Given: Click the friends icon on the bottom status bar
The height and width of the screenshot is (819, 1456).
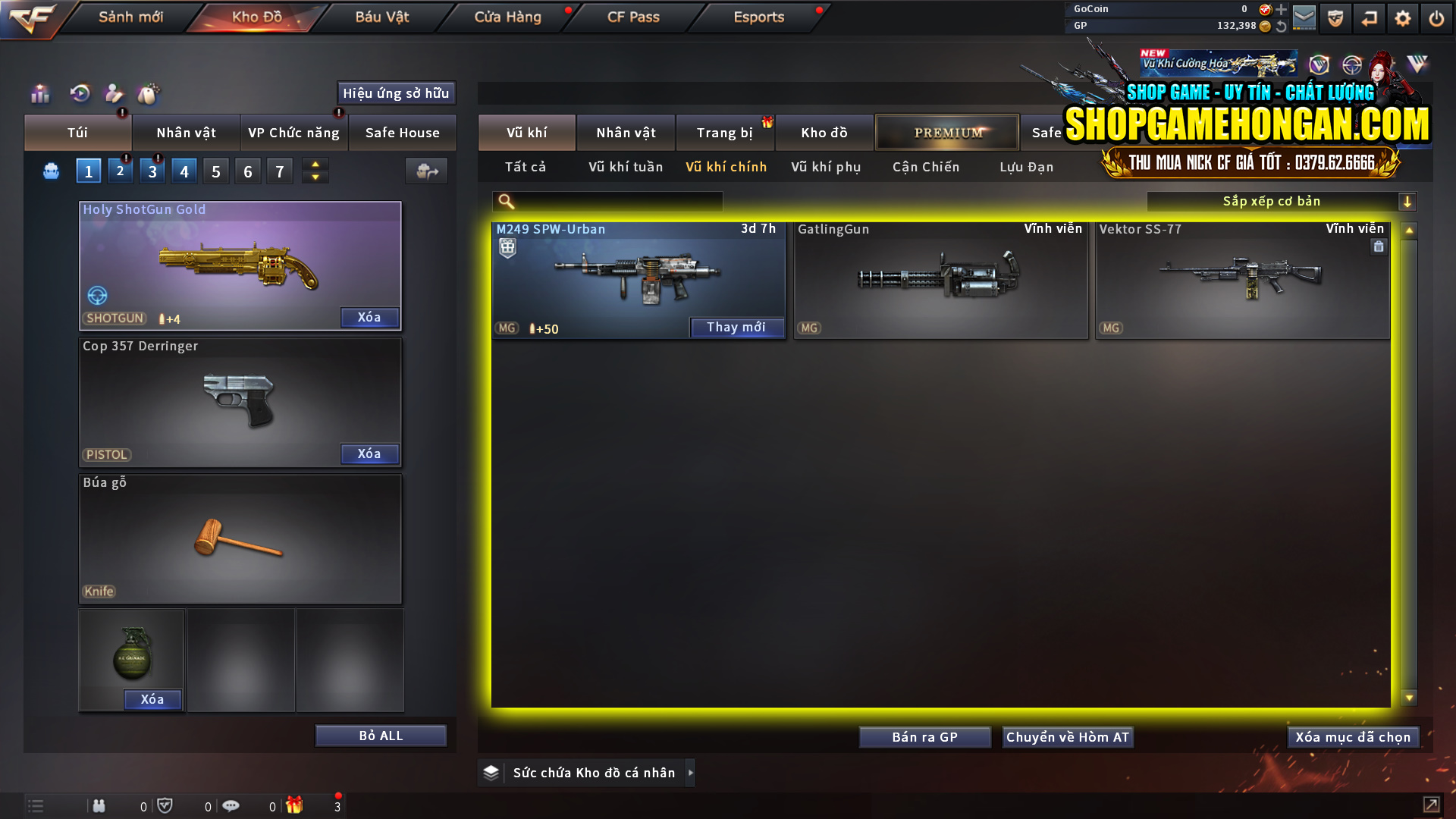Looking at the screenshot, I should pyautogui.click(x=99, y=805).
